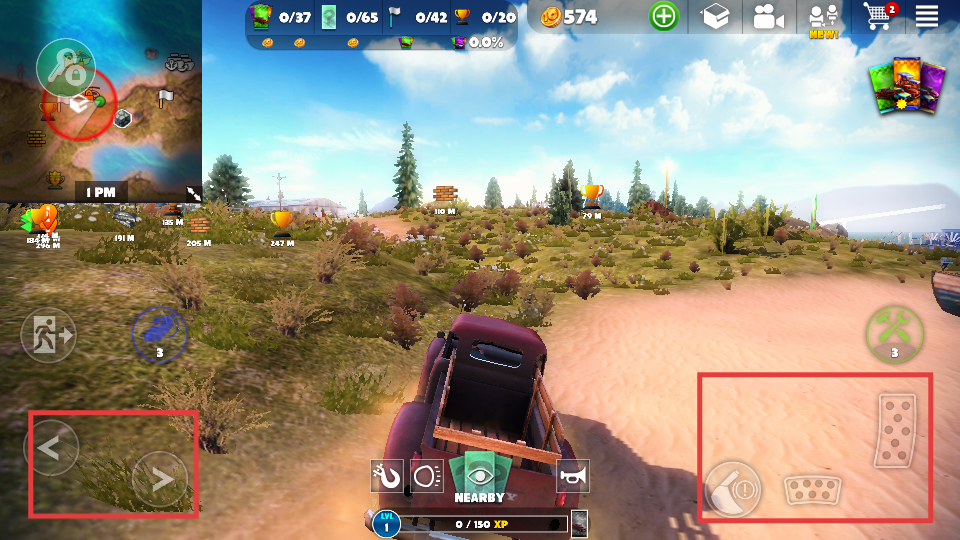The image size is (960, 540).
Task: Step on the gas pedal
Action: pos(895,430)
